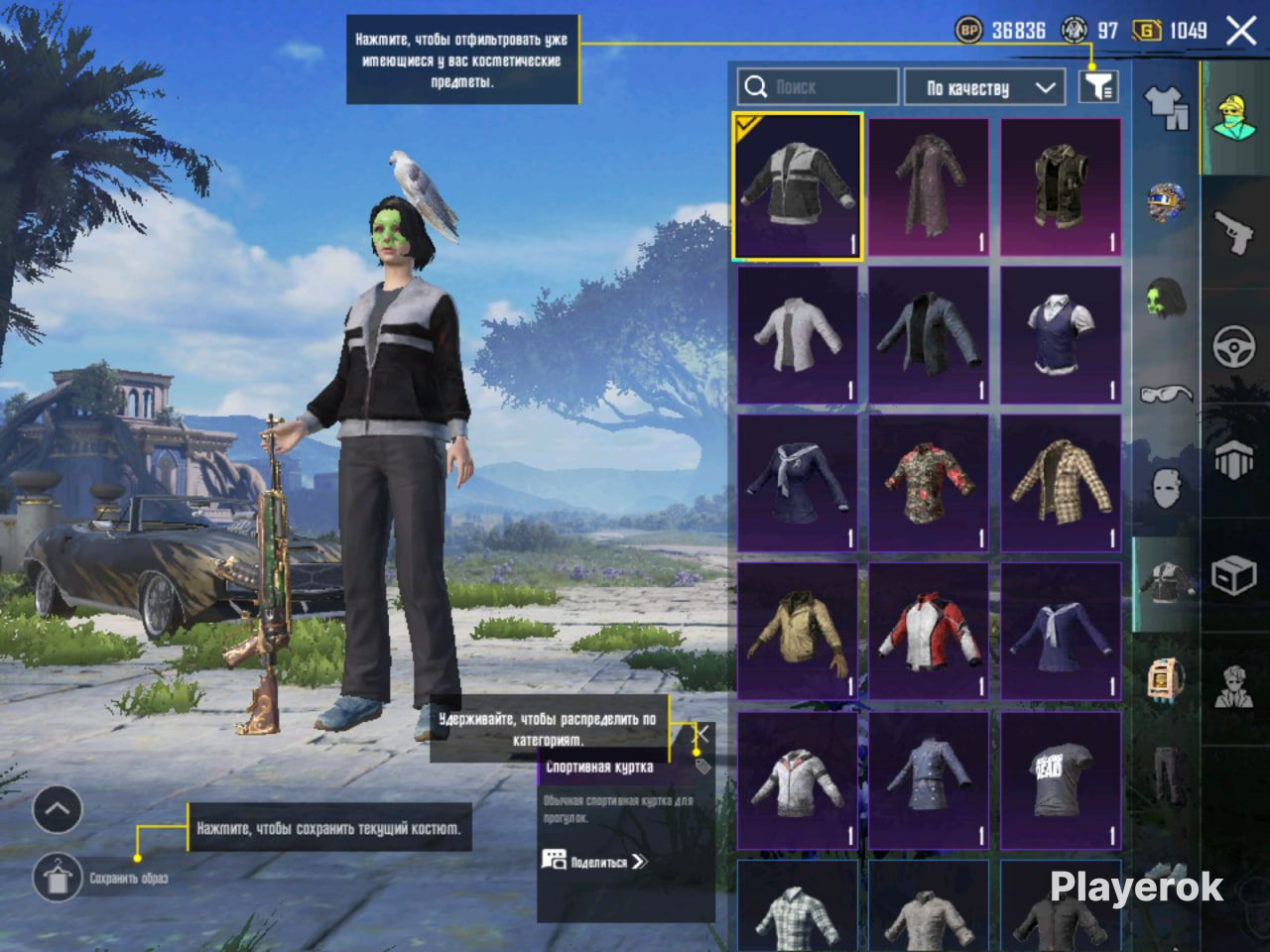This screenshot has width=1270, height=952.
Task: Pick the beige plaid jacket item
Action: (1061, 483)
